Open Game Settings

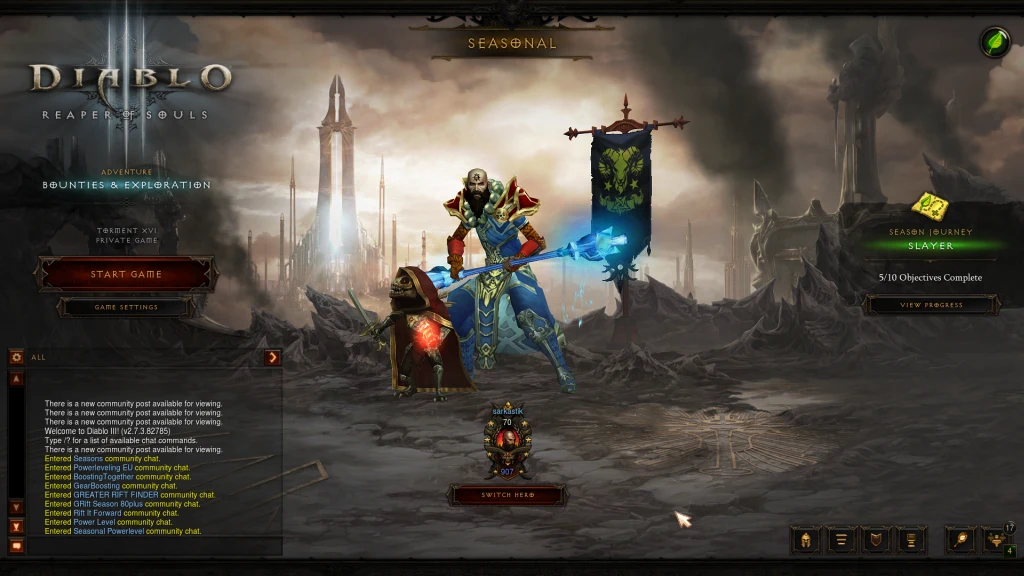pyautogui.click(x=126, y=307)
